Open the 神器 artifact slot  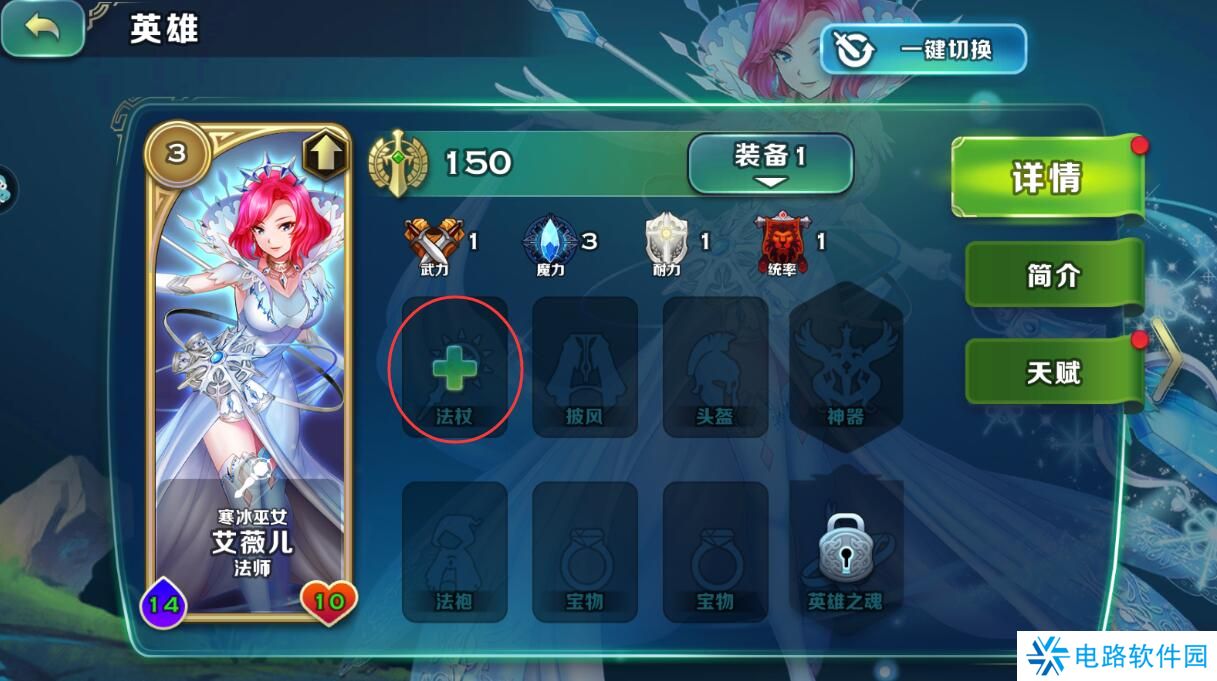845,367
